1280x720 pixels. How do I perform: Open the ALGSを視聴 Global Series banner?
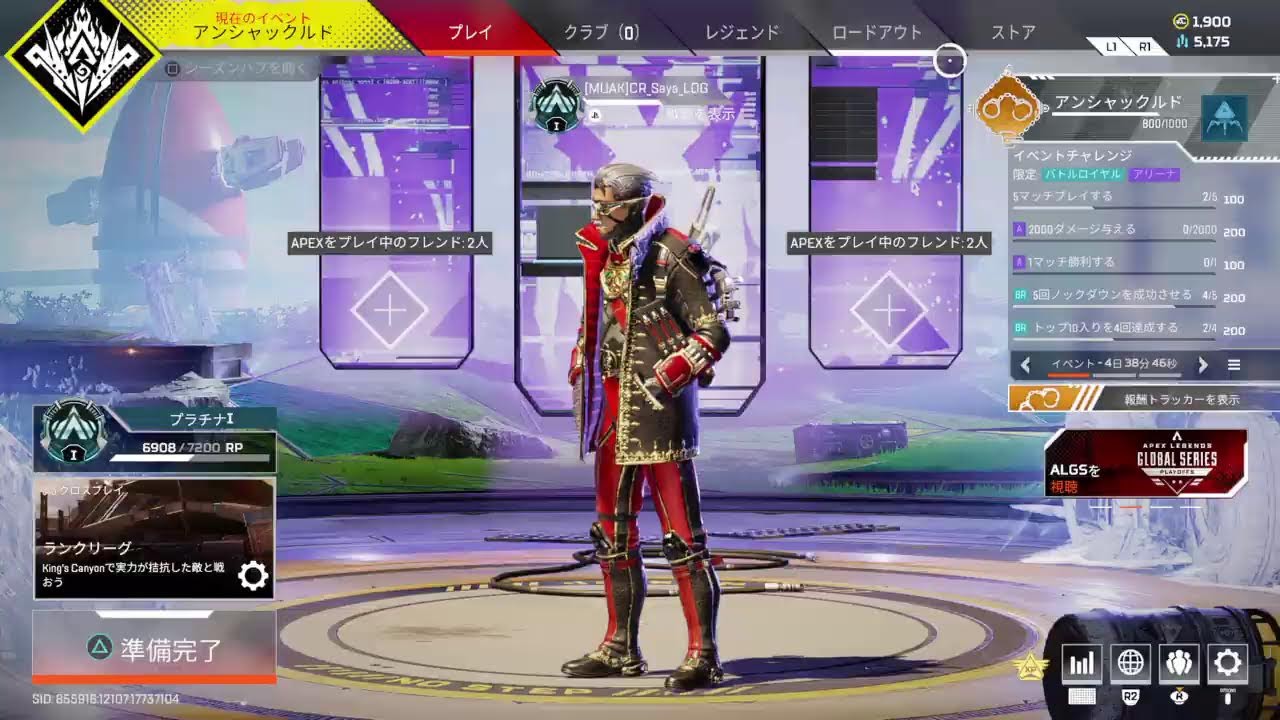click(1145, 463)
